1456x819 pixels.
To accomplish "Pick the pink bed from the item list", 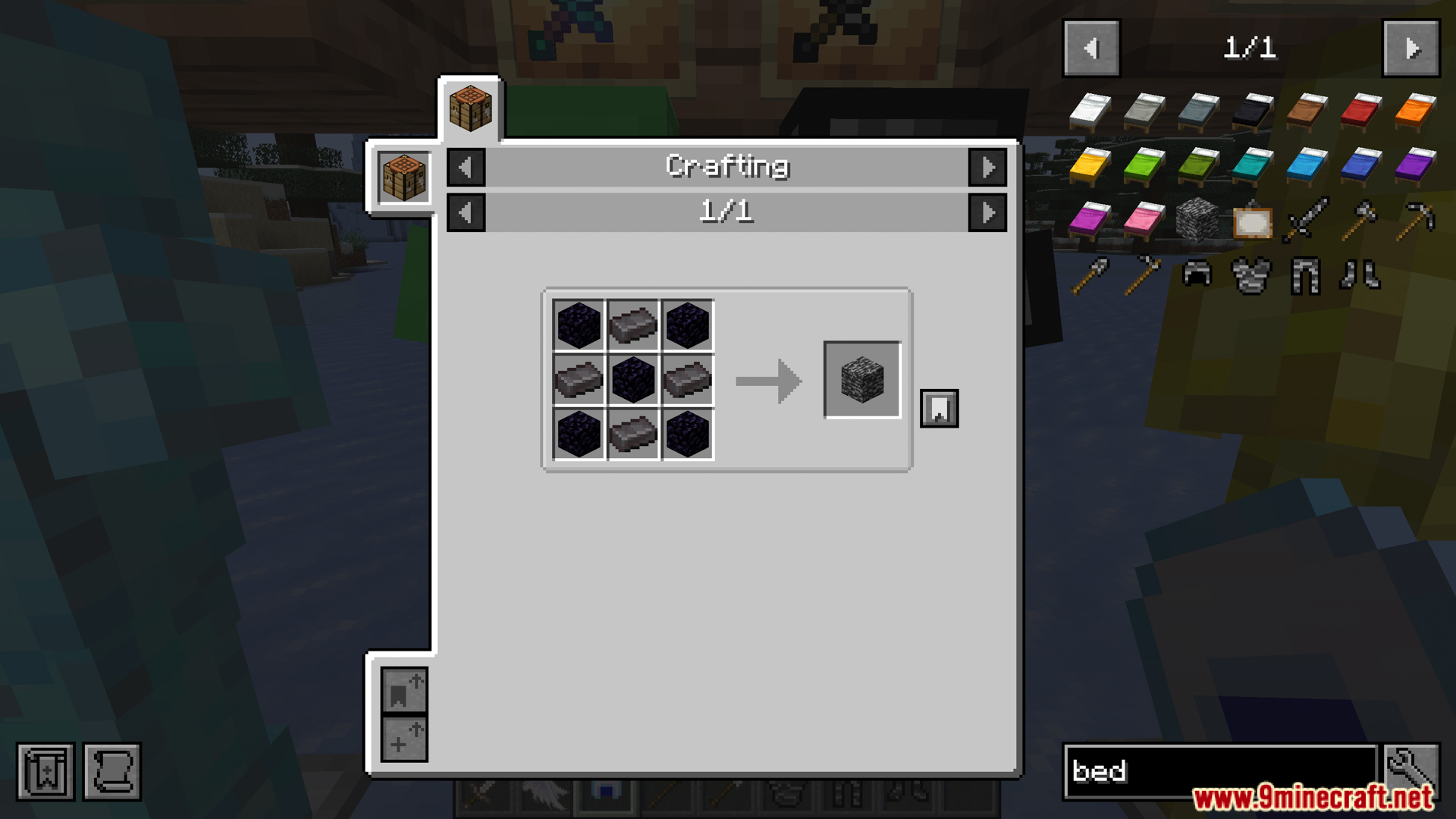I will [1144, 220].
